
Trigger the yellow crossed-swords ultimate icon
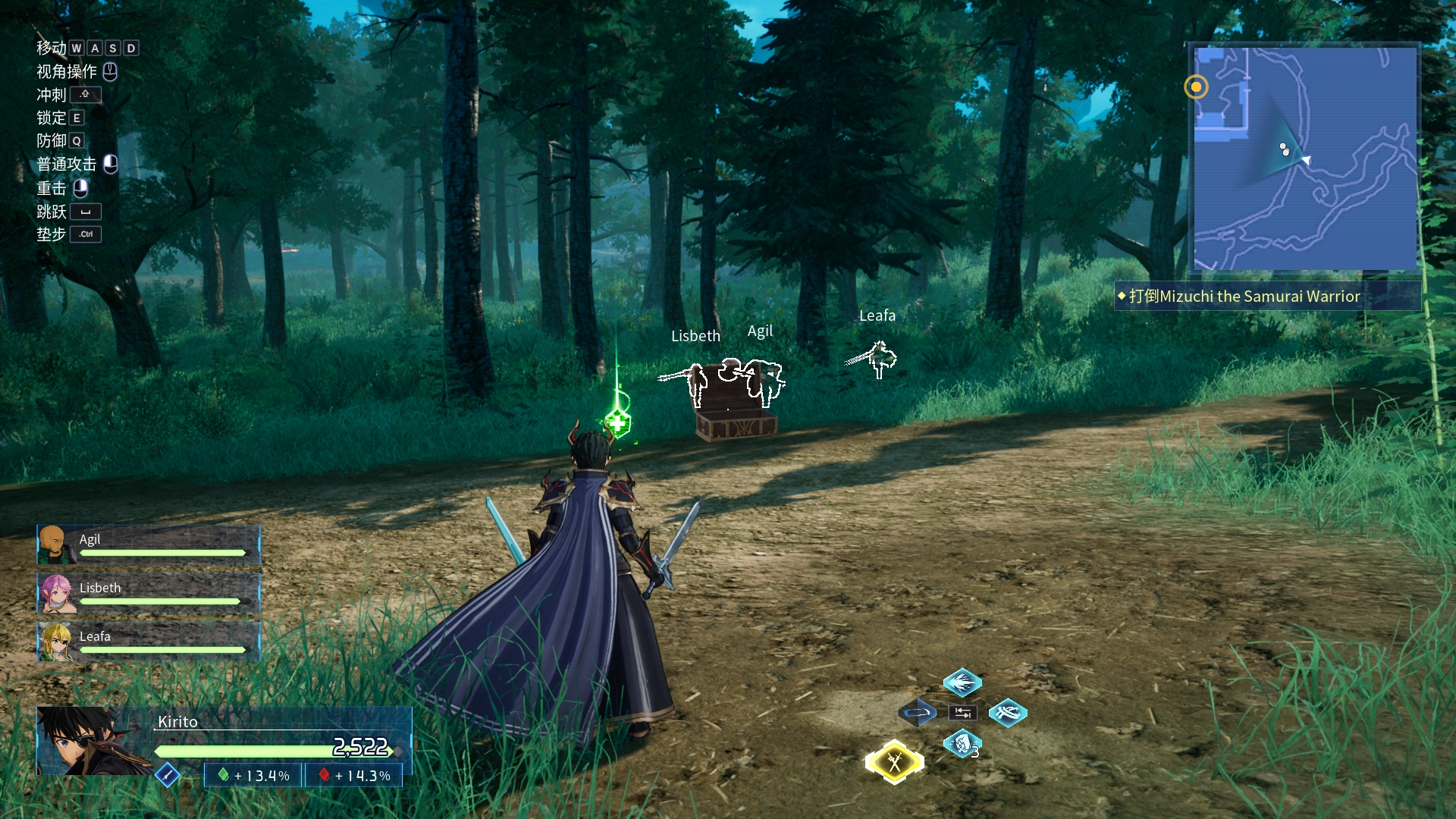[x=895, y=762]
